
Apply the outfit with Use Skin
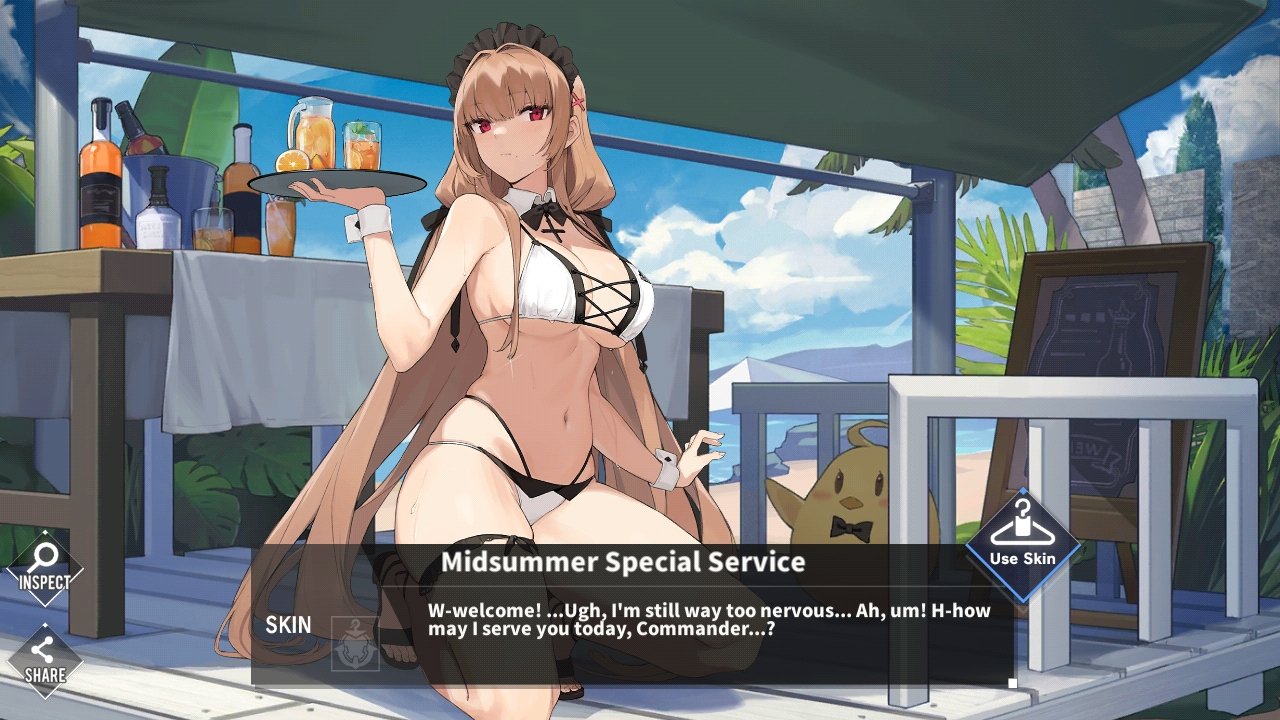1022,544
